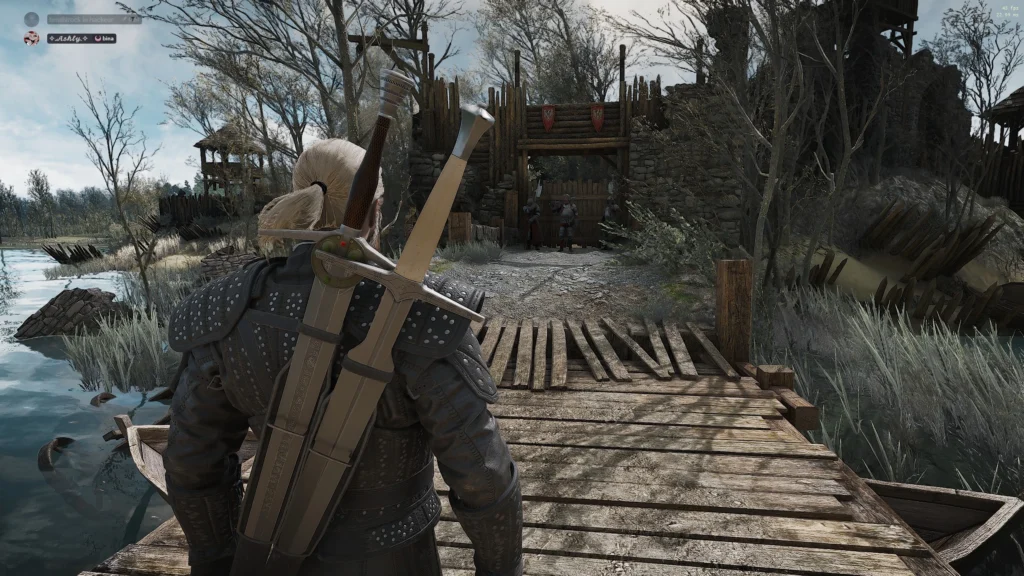Screen dimensions: 1024x576
Task: Click Ashly's avatar in the voice overlay
Action: (x=31, y=38)
